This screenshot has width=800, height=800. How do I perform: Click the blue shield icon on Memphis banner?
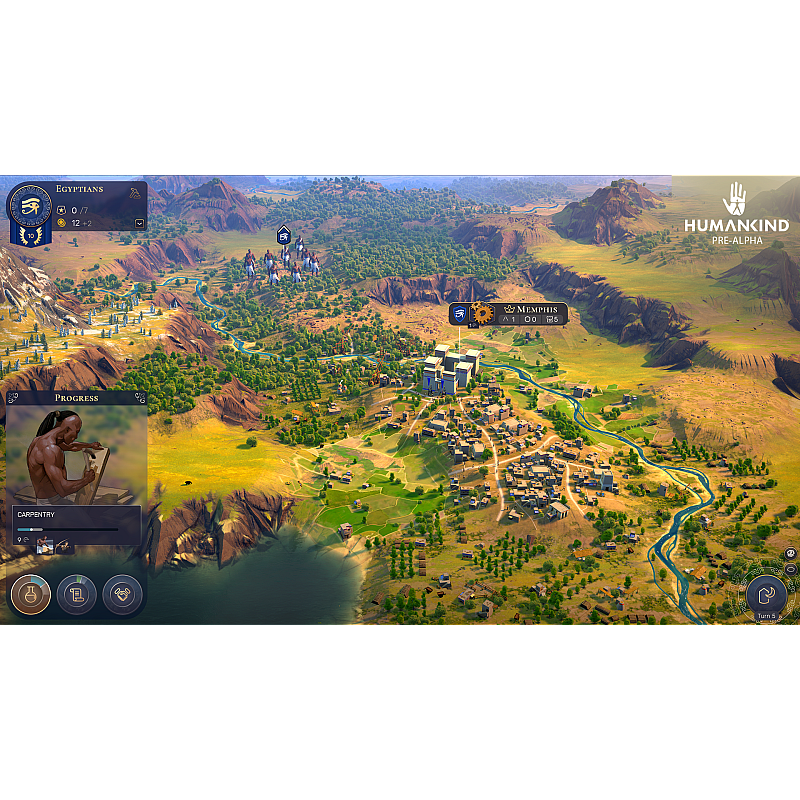tap(459, 313)
